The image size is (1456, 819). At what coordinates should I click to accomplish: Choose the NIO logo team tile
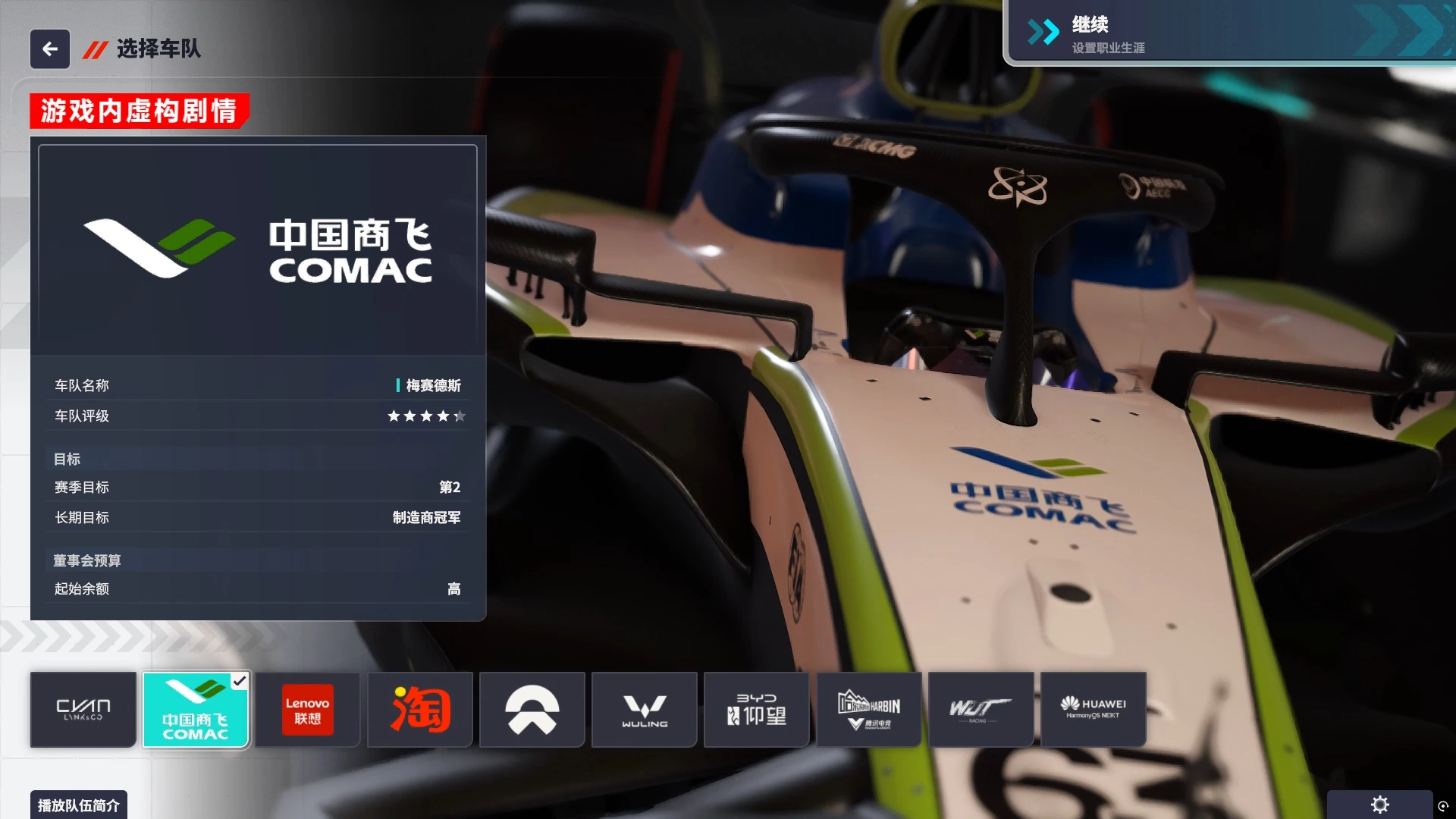[x=532, y=710]
